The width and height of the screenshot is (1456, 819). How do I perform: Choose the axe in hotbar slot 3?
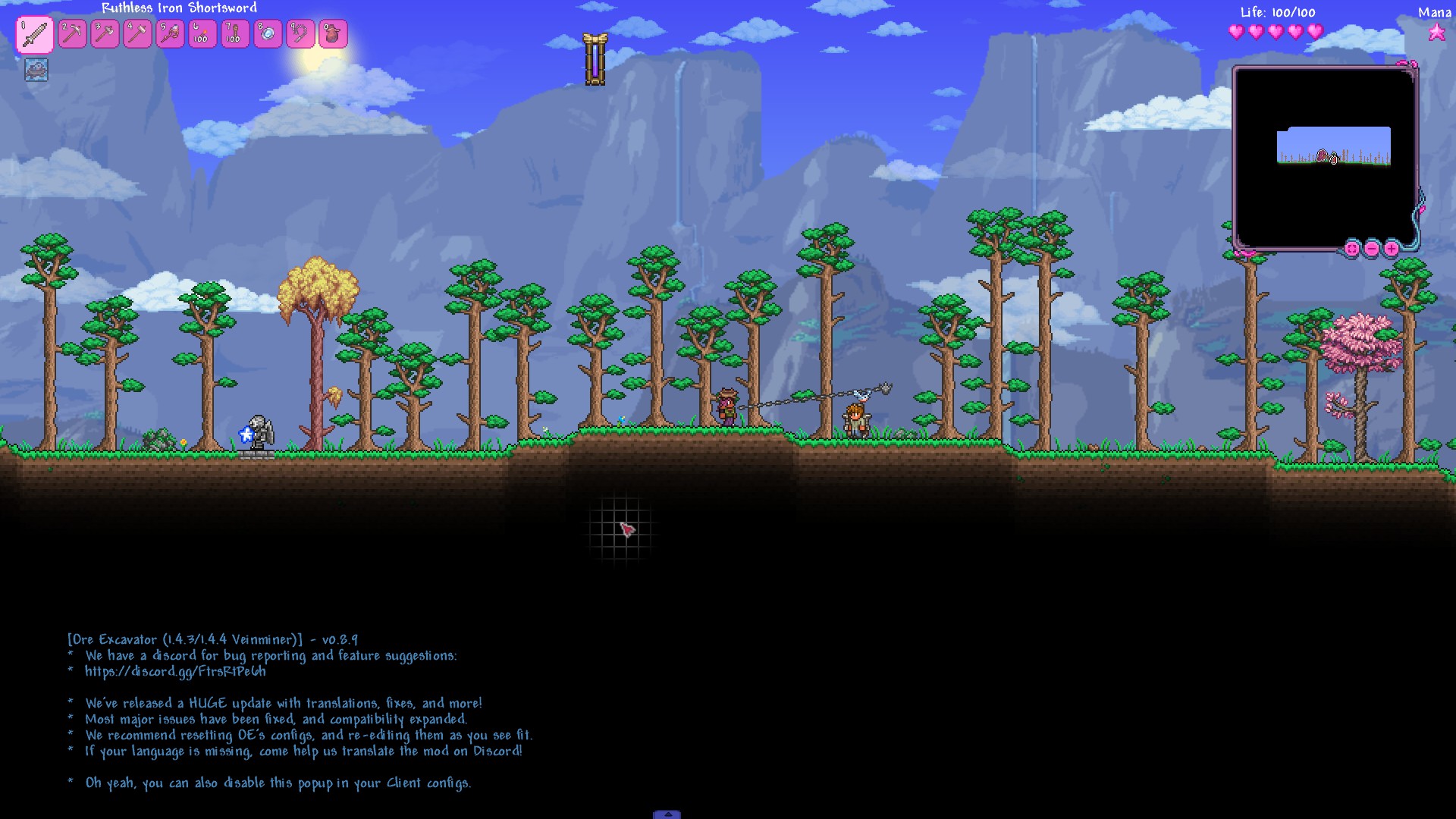pyautogui.click(x=105, y=34)
